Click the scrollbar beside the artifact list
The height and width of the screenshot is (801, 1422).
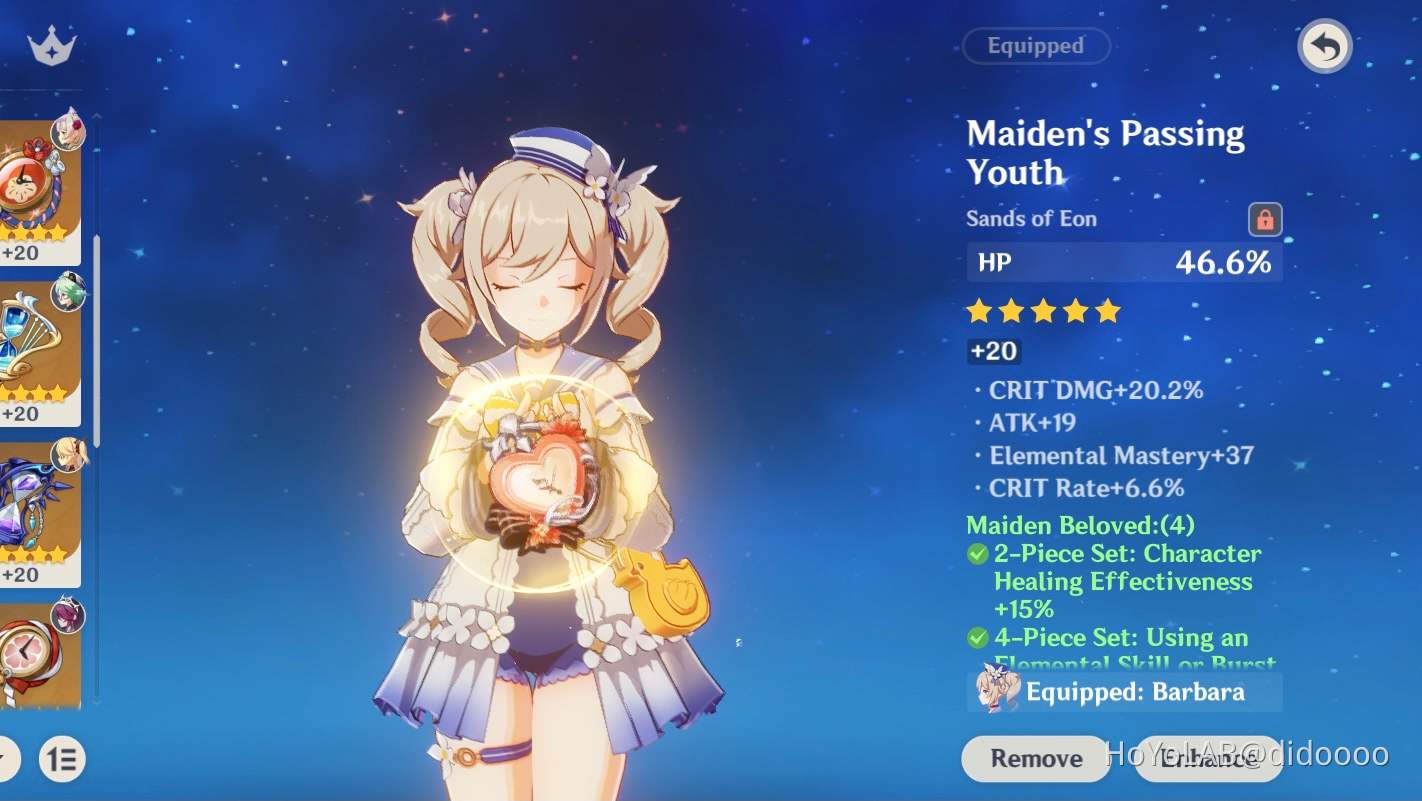pyautogui.click(x=96, y=300)
